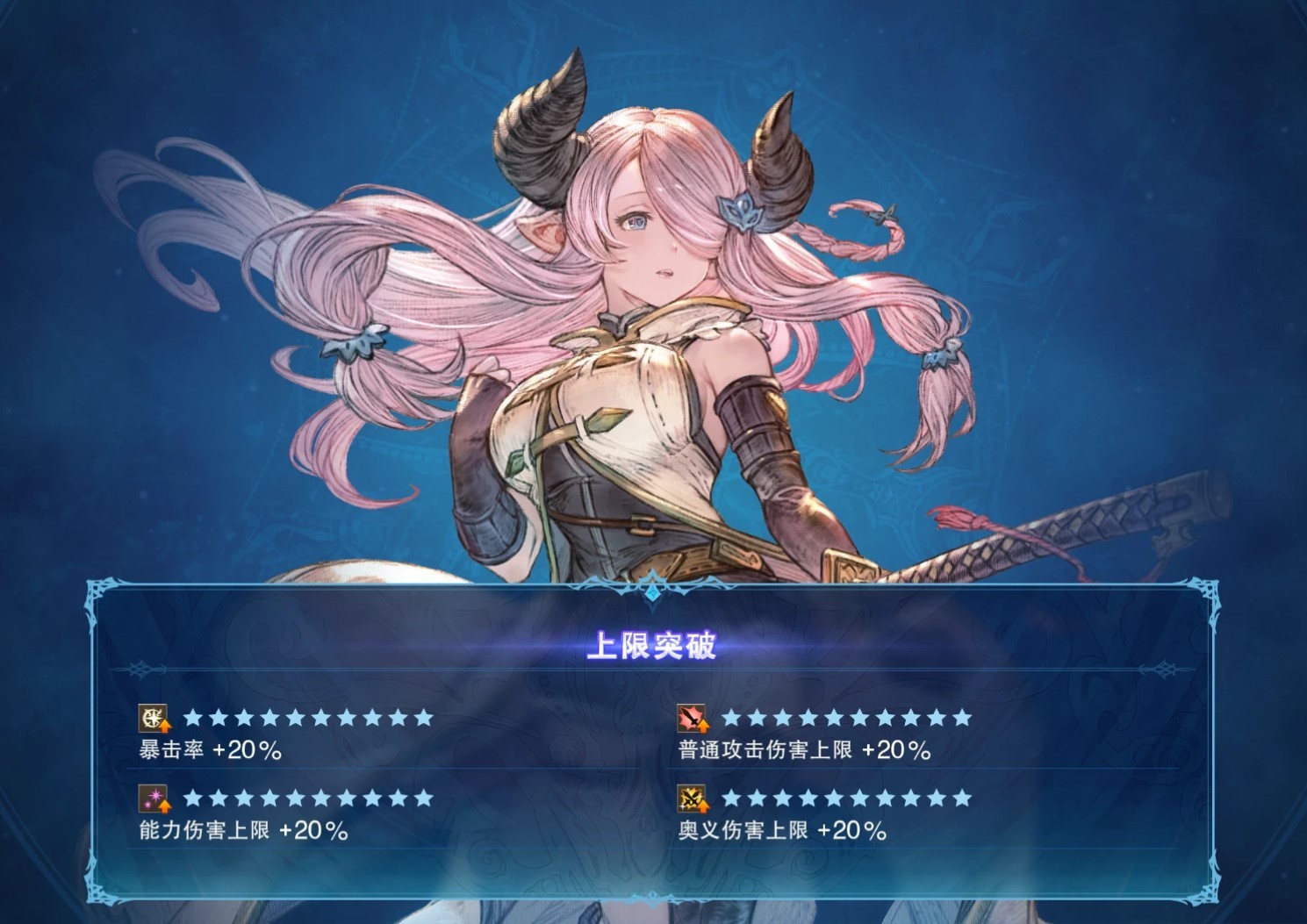Toggle the last star of 奥义伤害上限 row

[x=961, y=800]
